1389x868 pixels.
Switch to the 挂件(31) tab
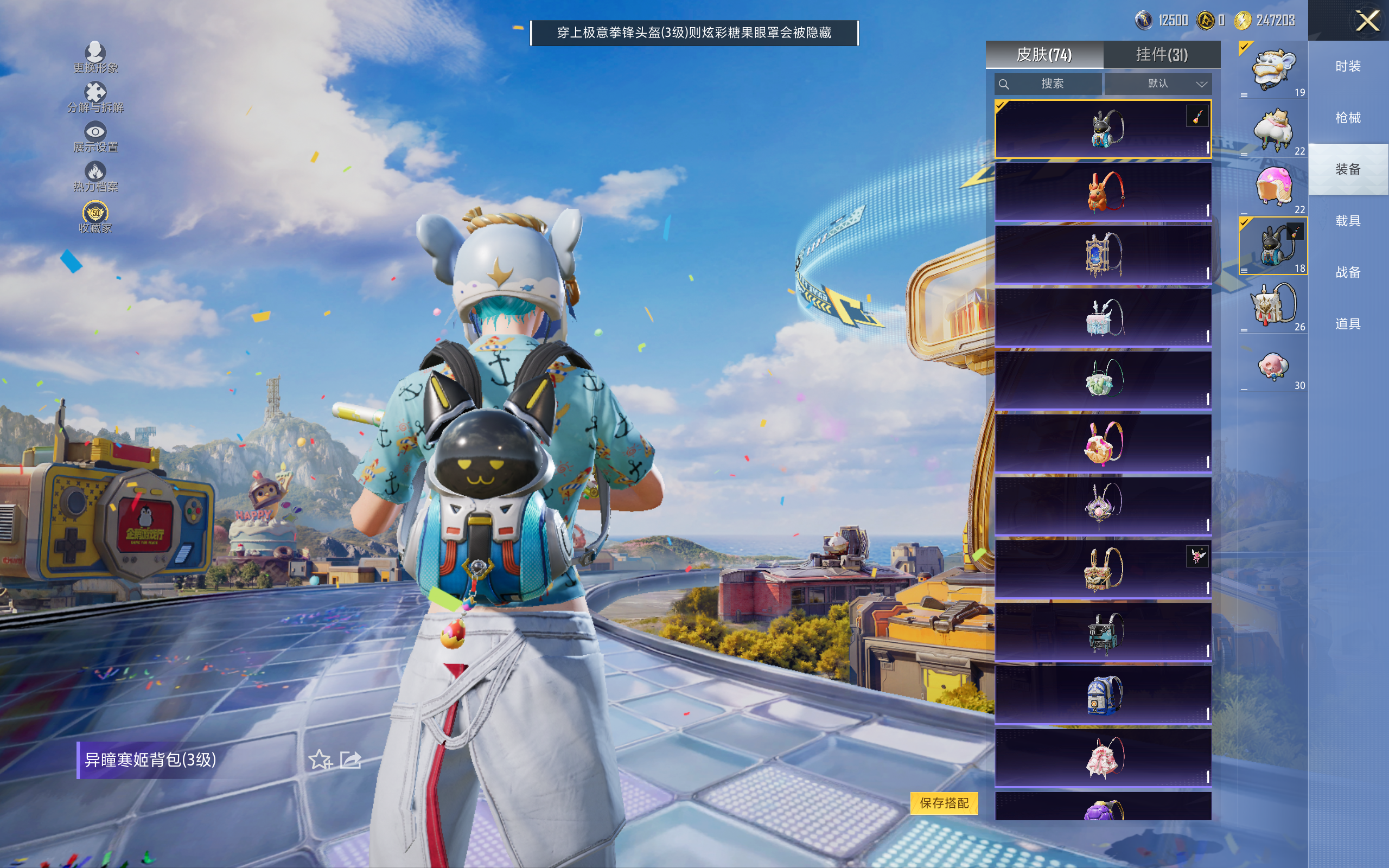(x=1161, y=55)
